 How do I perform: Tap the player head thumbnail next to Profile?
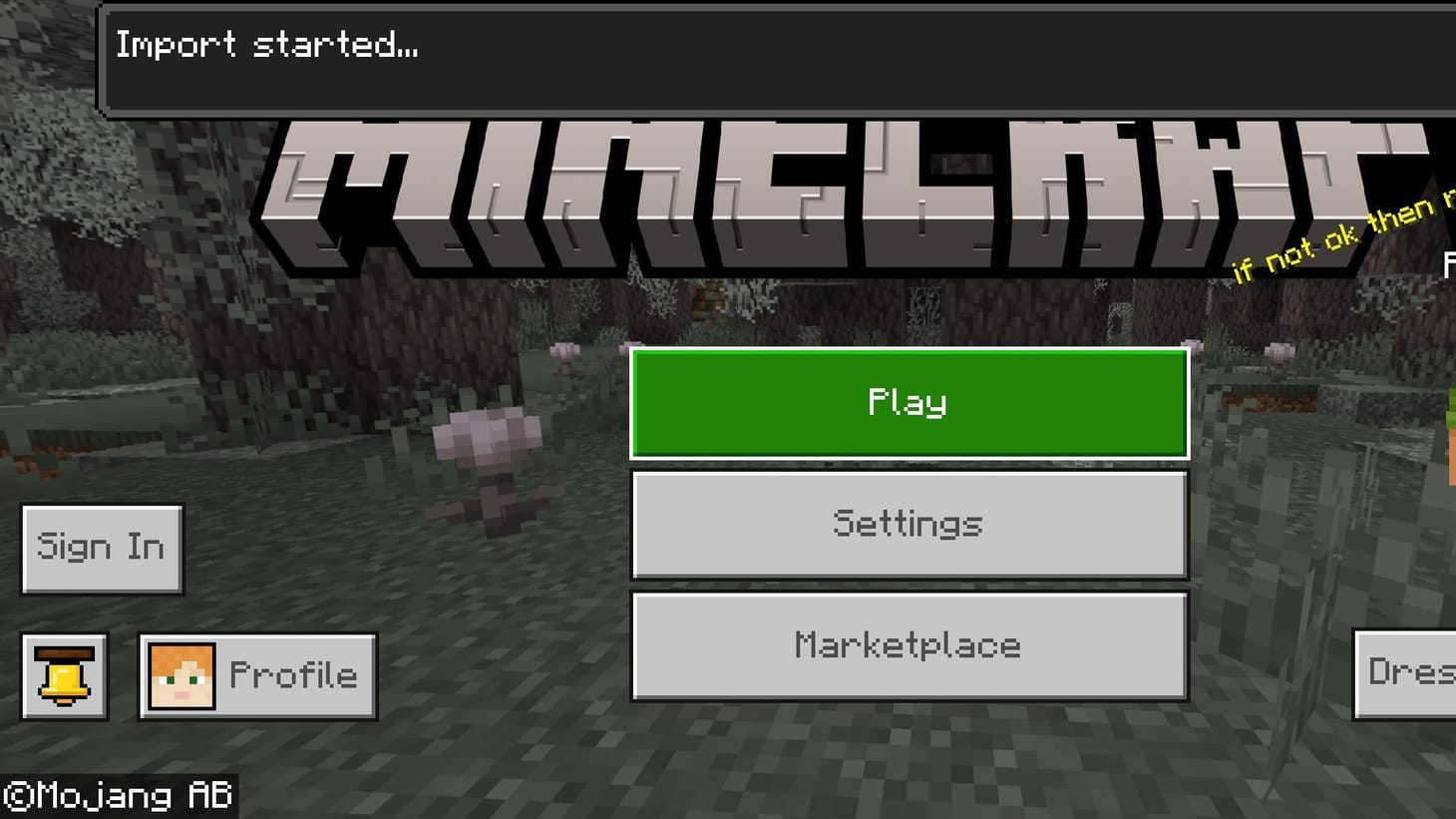coord(181,673)
